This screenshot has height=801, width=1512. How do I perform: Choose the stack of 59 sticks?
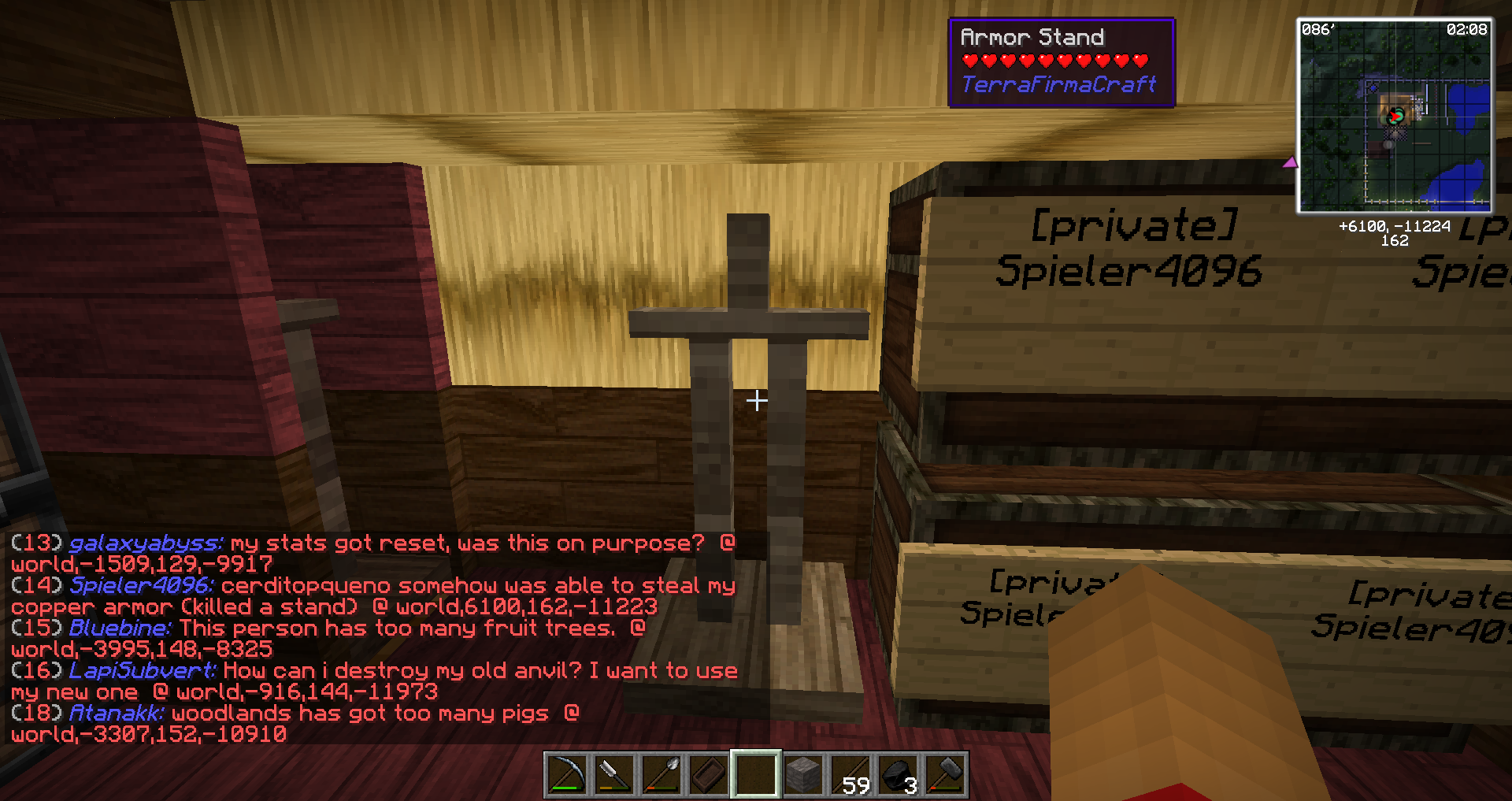point(851,776)
